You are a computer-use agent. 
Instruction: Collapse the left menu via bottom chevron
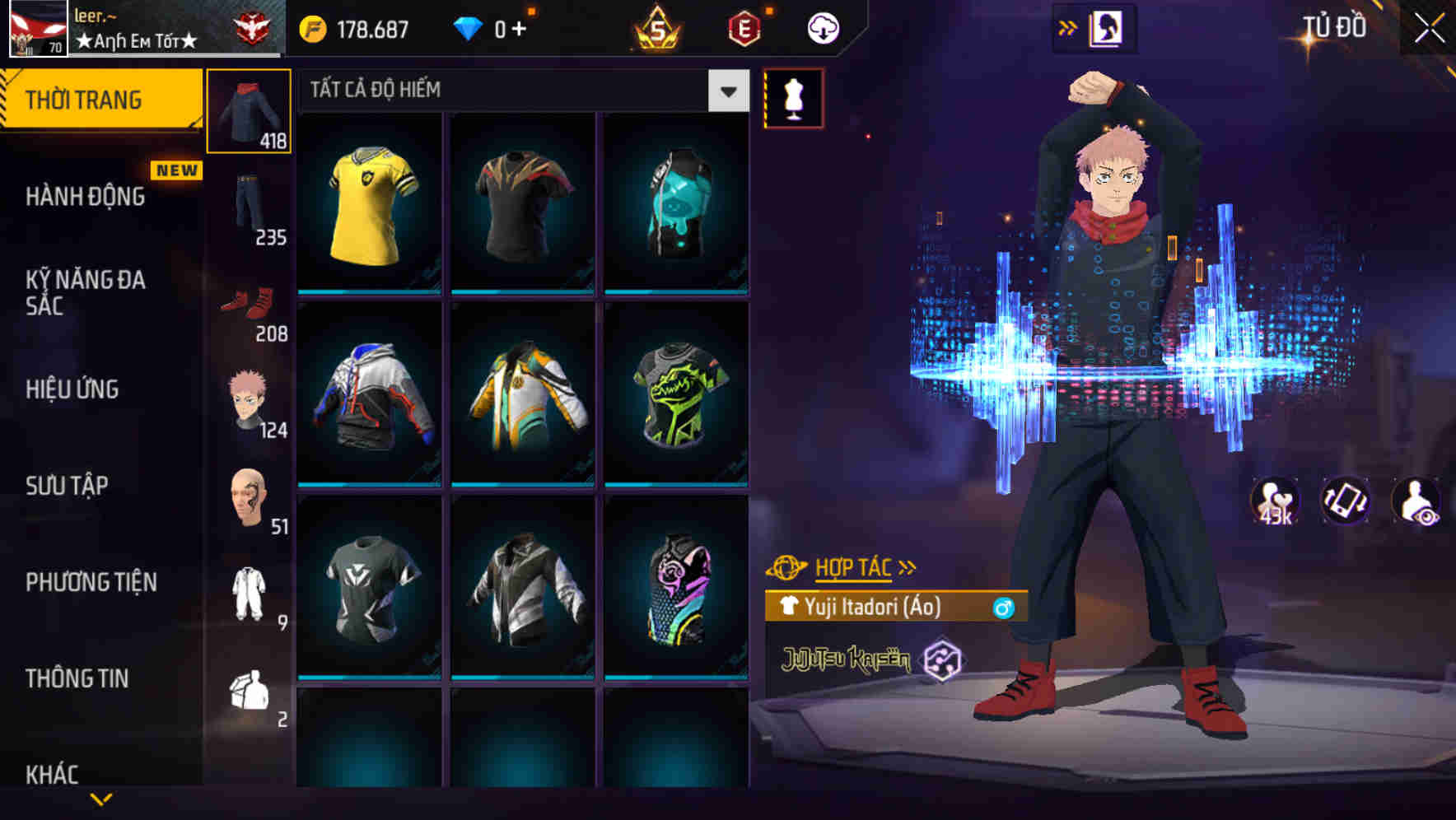click(100, 800)
